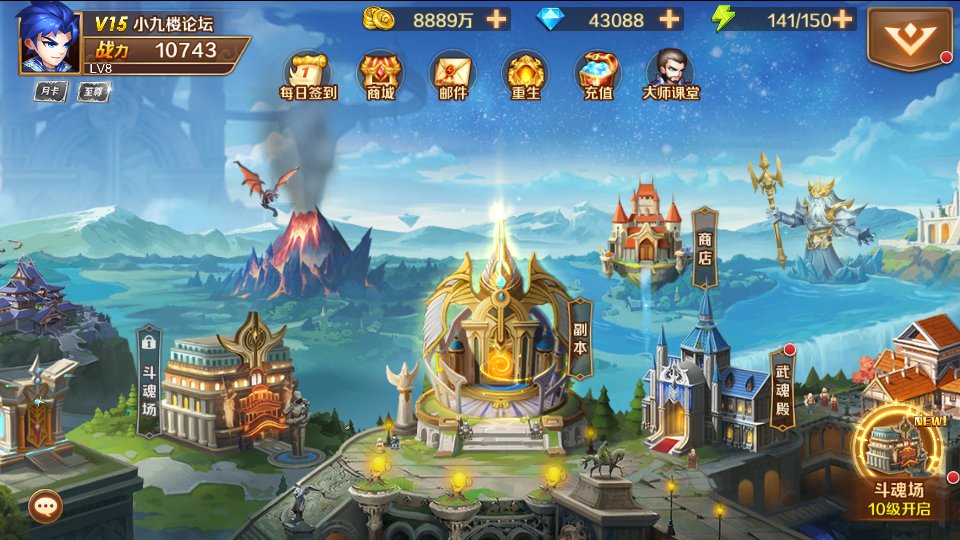Viewport: 960px width, 540px height.
Task: Expand the top-right dropdown arrow menu
Action: [909, 37]
